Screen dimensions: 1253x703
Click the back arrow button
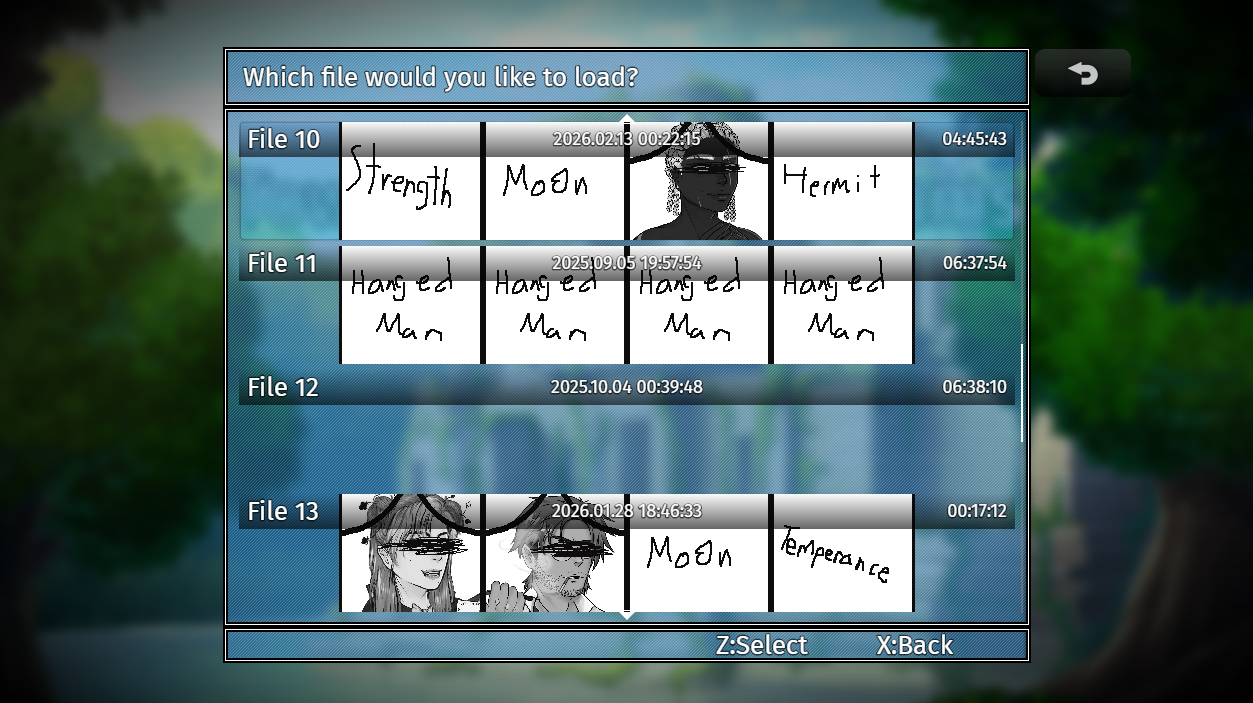pyautogui.click(x=1082, y=74)
